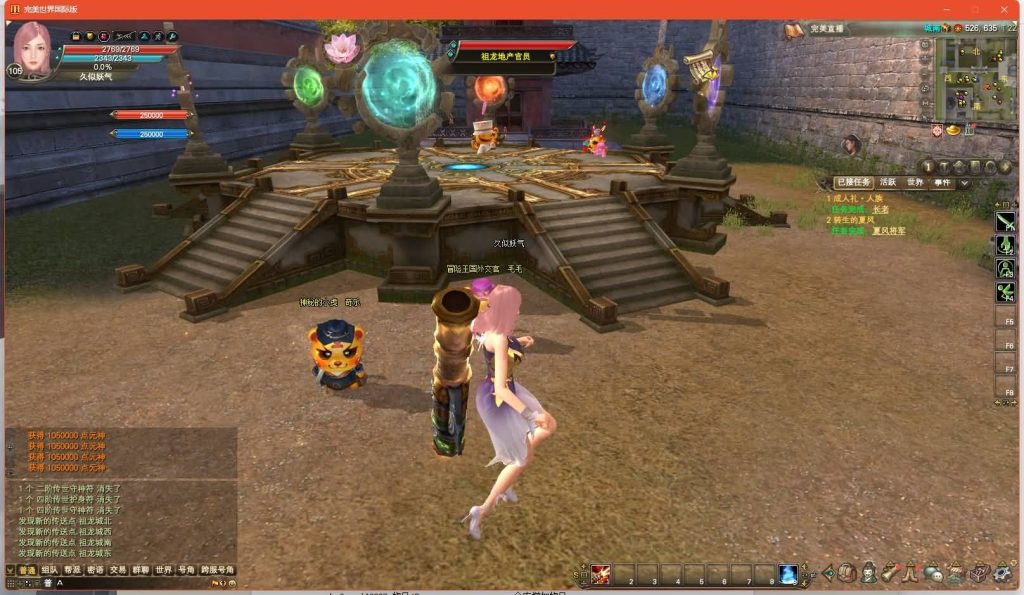Screen dimensions: 1024x595
Task: Open the gear settings icon
Action: coord(1002,573)
